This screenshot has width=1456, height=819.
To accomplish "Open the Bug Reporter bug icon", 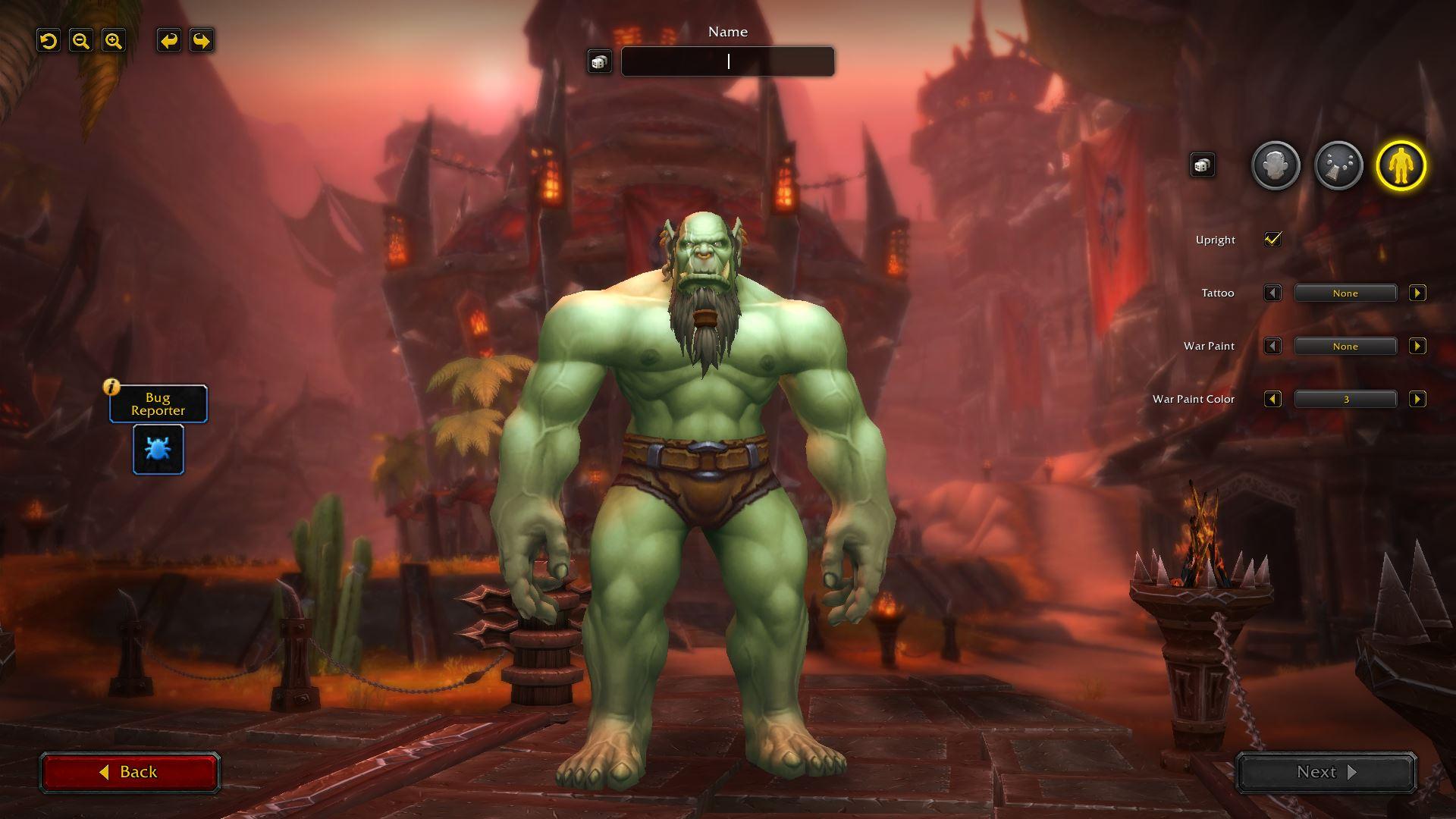I will (x=157, y=449).
